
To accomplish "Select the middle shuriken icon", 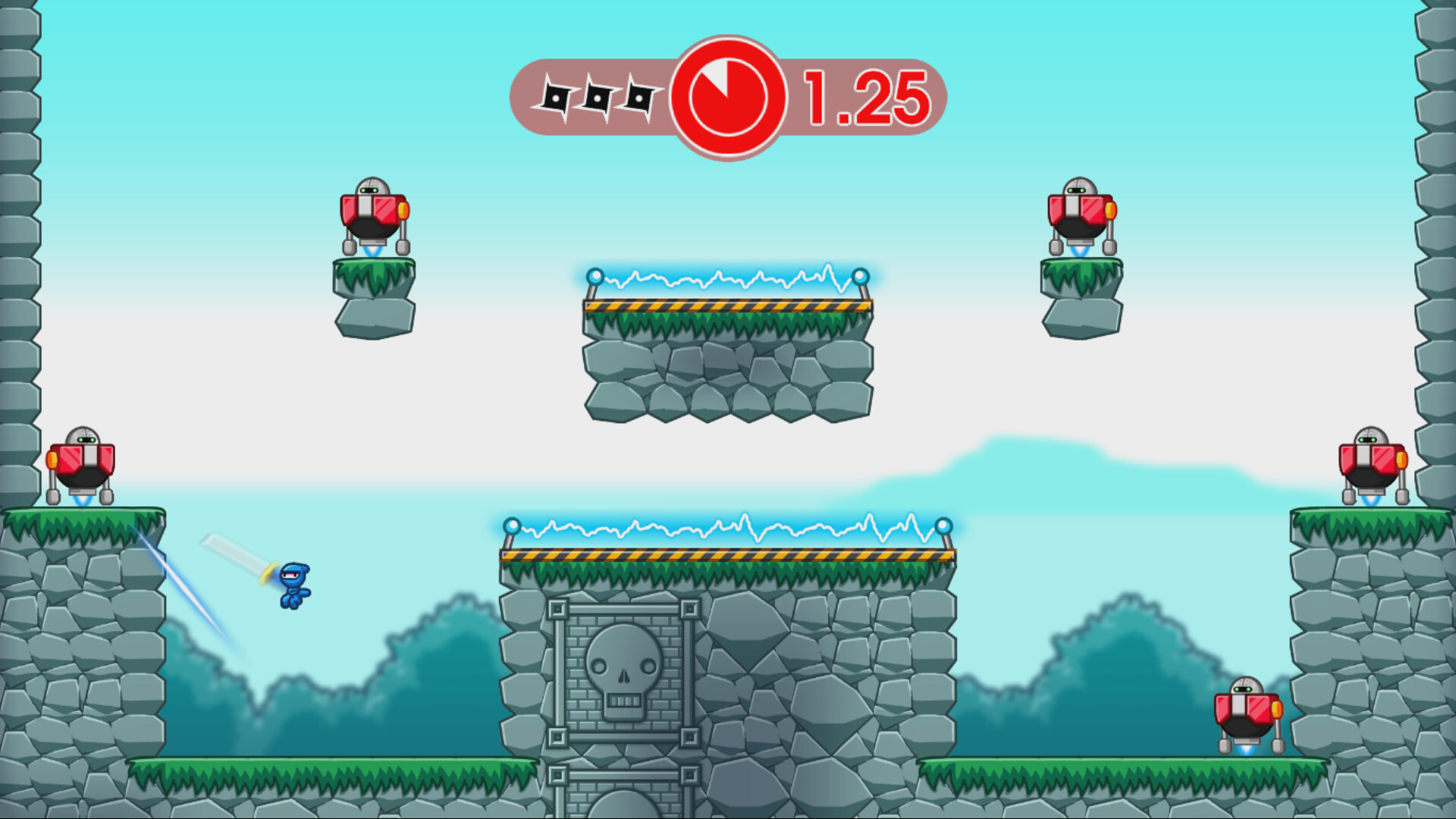I will coord(598,96).
